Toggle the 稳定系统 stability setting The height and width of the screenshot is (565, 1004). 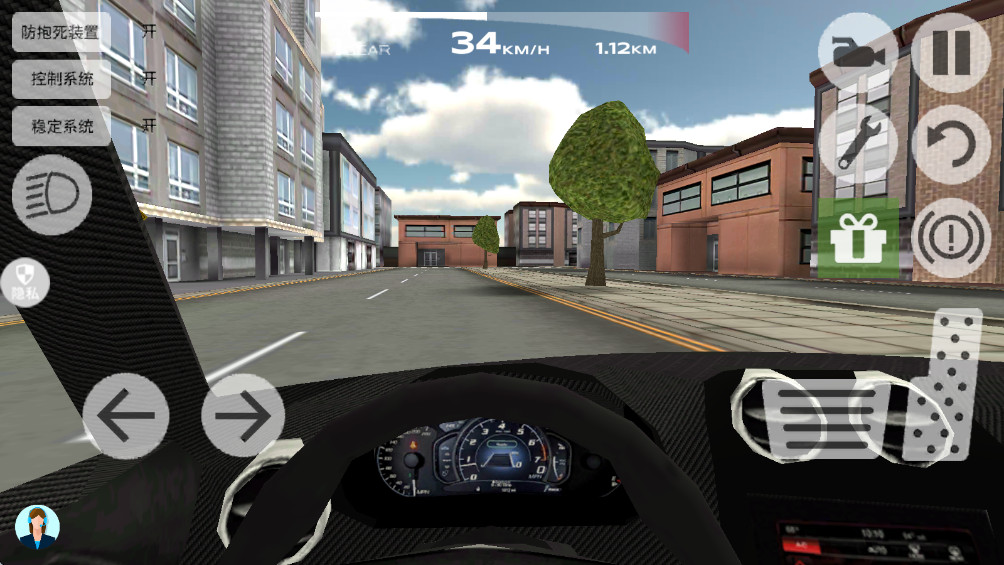61,126
